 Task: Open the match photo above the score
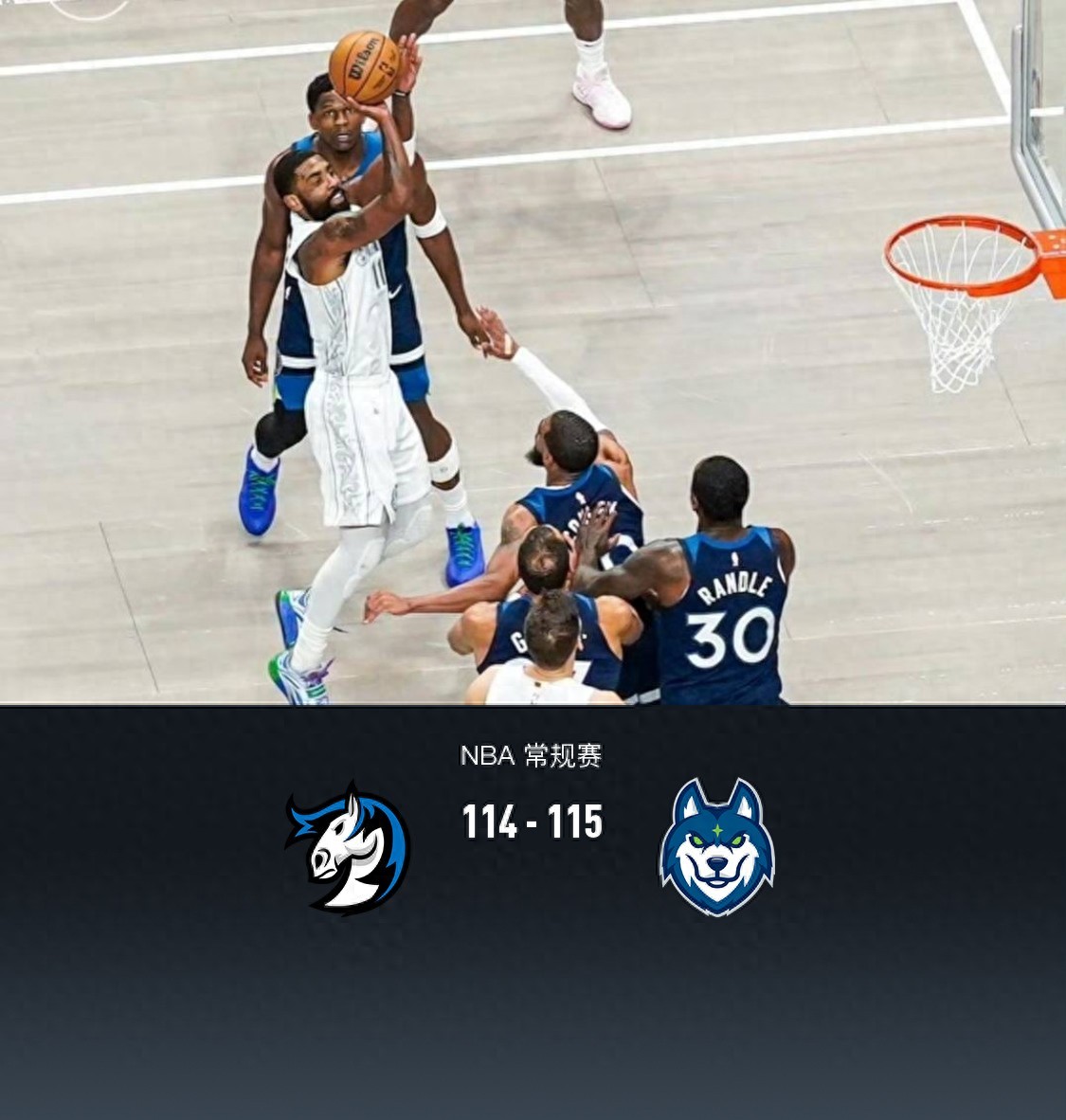[x=533, y=352]
